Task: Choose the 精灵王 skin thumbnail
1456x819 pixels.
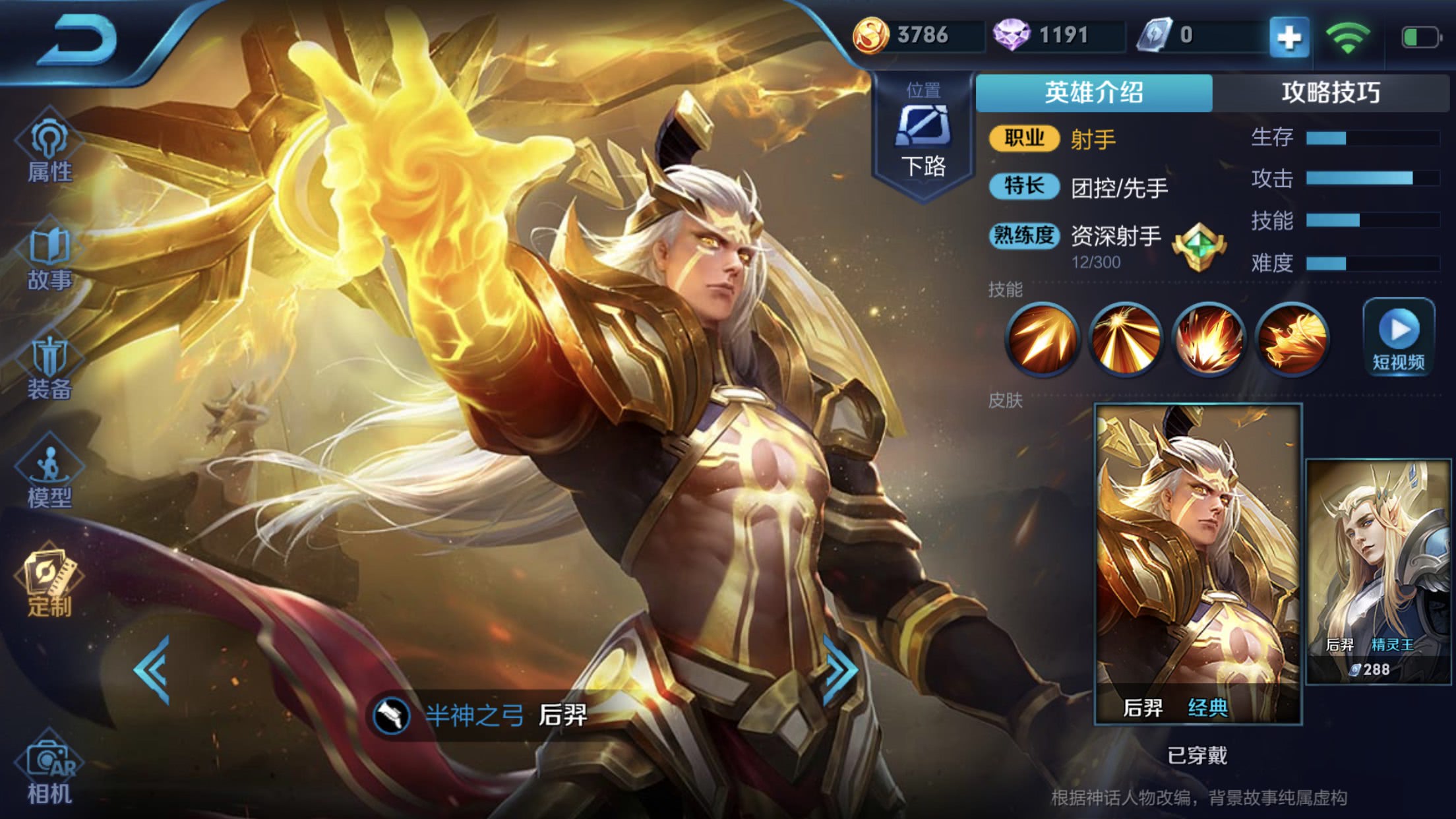Action: pos(1378,571)
